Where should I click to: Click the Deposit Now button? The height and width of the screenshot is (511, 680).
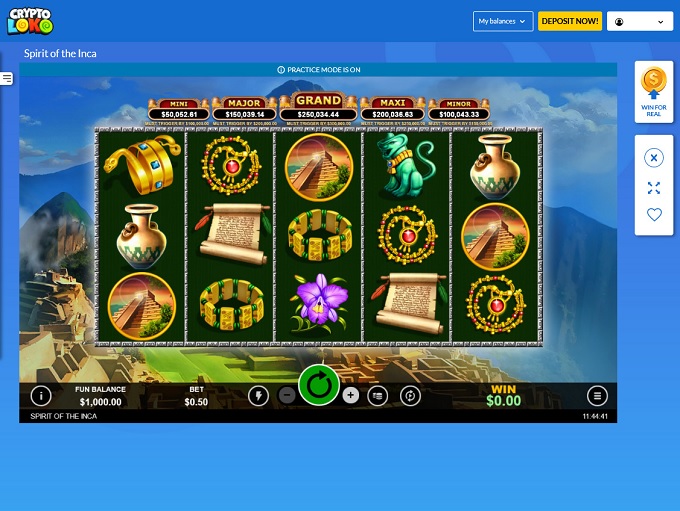point(570,21)
